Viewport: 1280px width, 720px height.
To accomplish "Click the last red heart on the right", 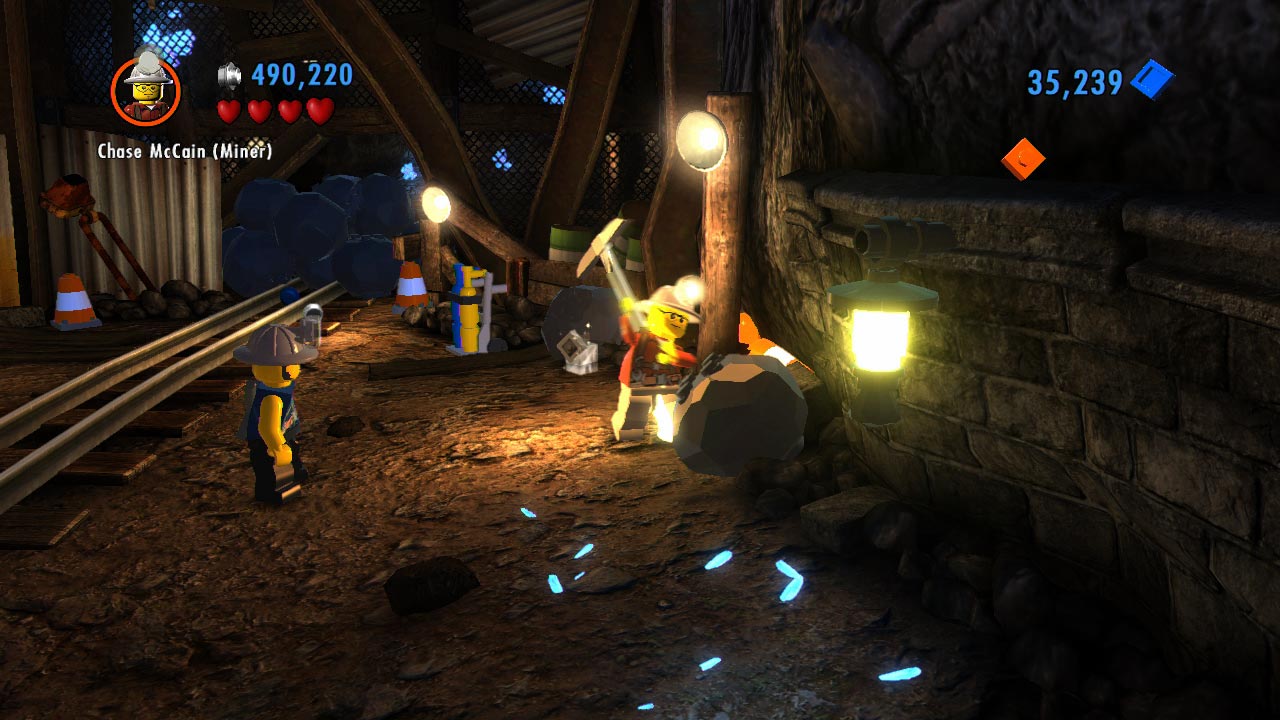I will point(317,113).
